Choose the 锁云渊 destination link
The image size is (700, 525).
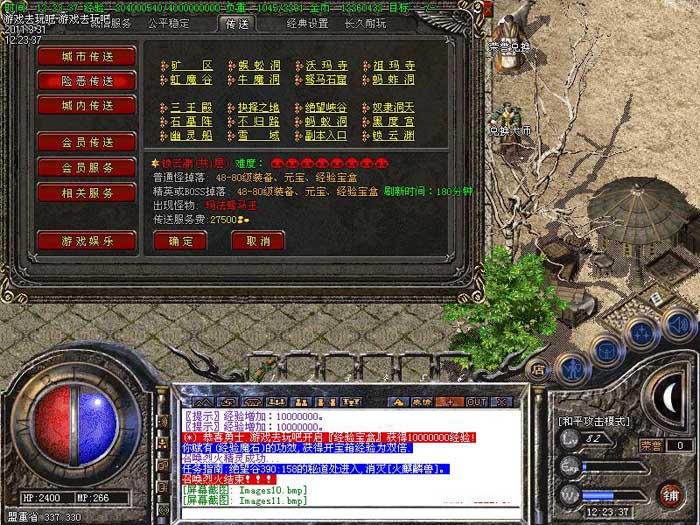394,135
